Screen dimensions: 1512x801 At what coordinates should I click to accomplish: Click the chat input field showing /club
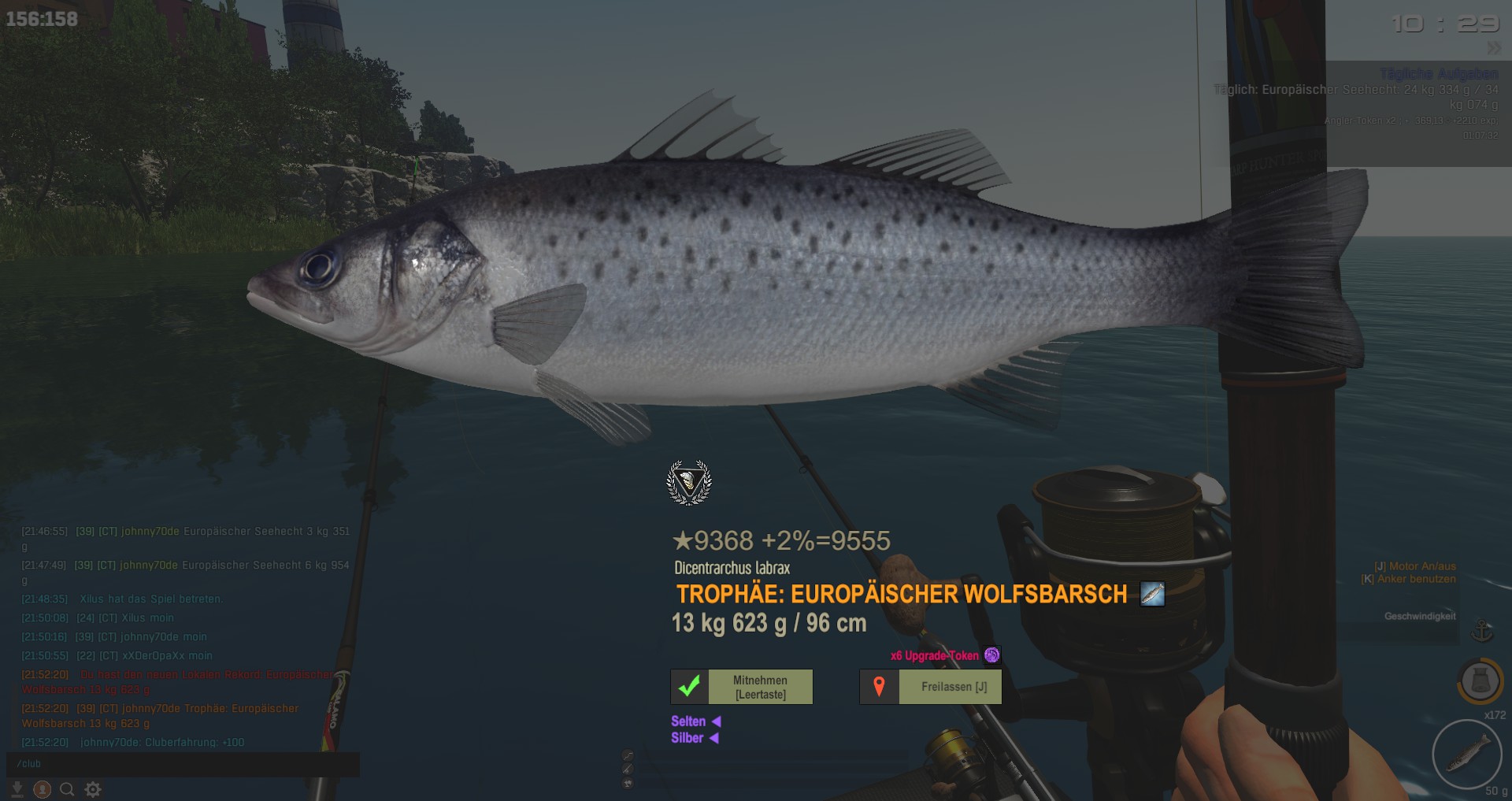pyautogui.click(x=183, y=764)
